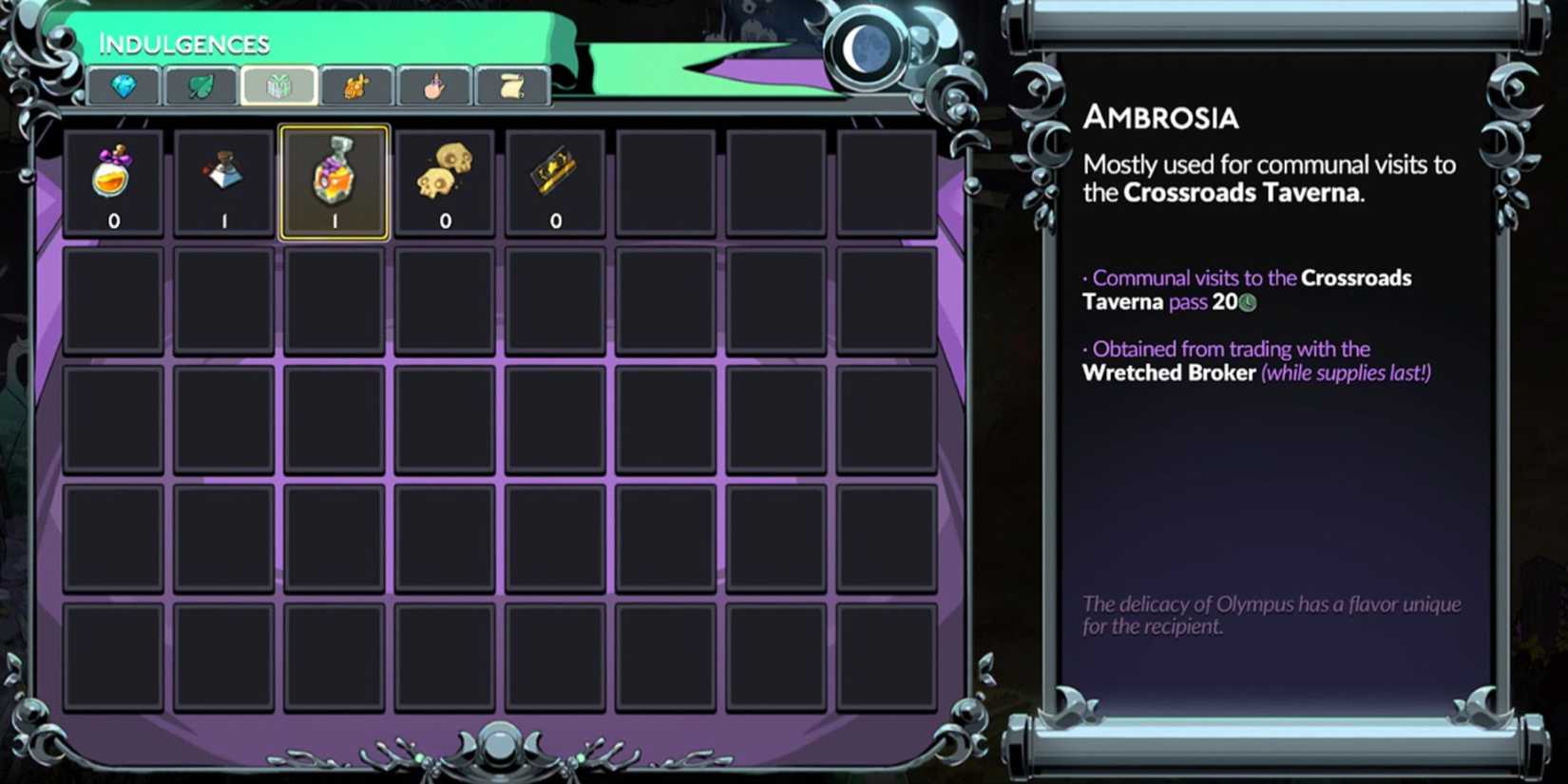Click the green clock icon beside 20

tap(1250, 302)
